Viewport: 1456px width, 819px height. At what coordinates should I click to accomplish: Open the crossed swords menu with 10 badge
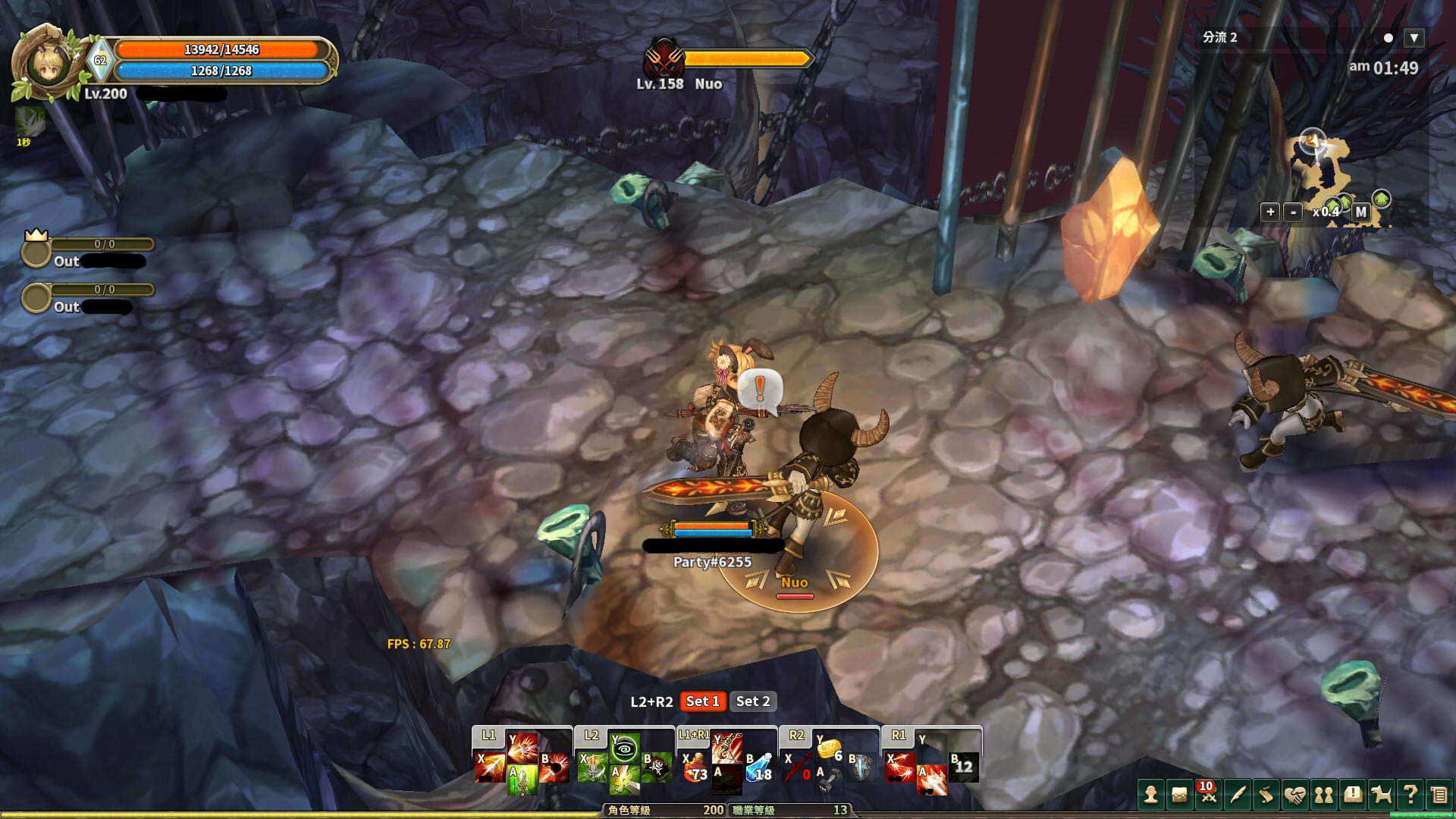tap(1209, 795)
